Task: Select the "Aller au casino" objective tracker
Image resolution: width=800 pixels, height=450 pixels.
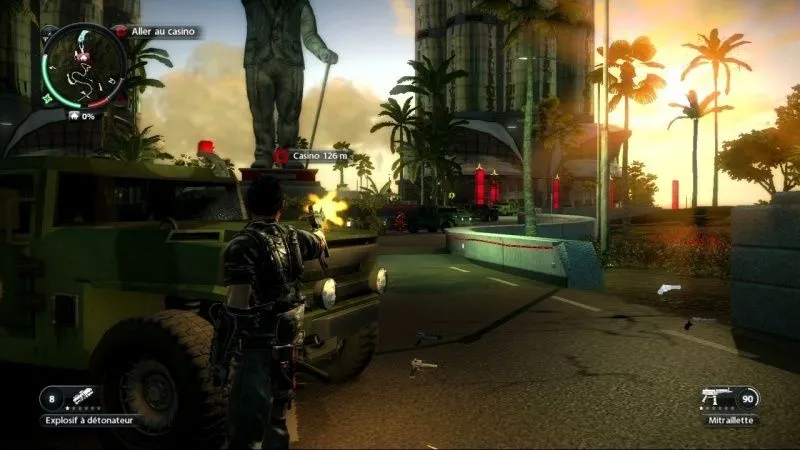Action: point(155,32)
